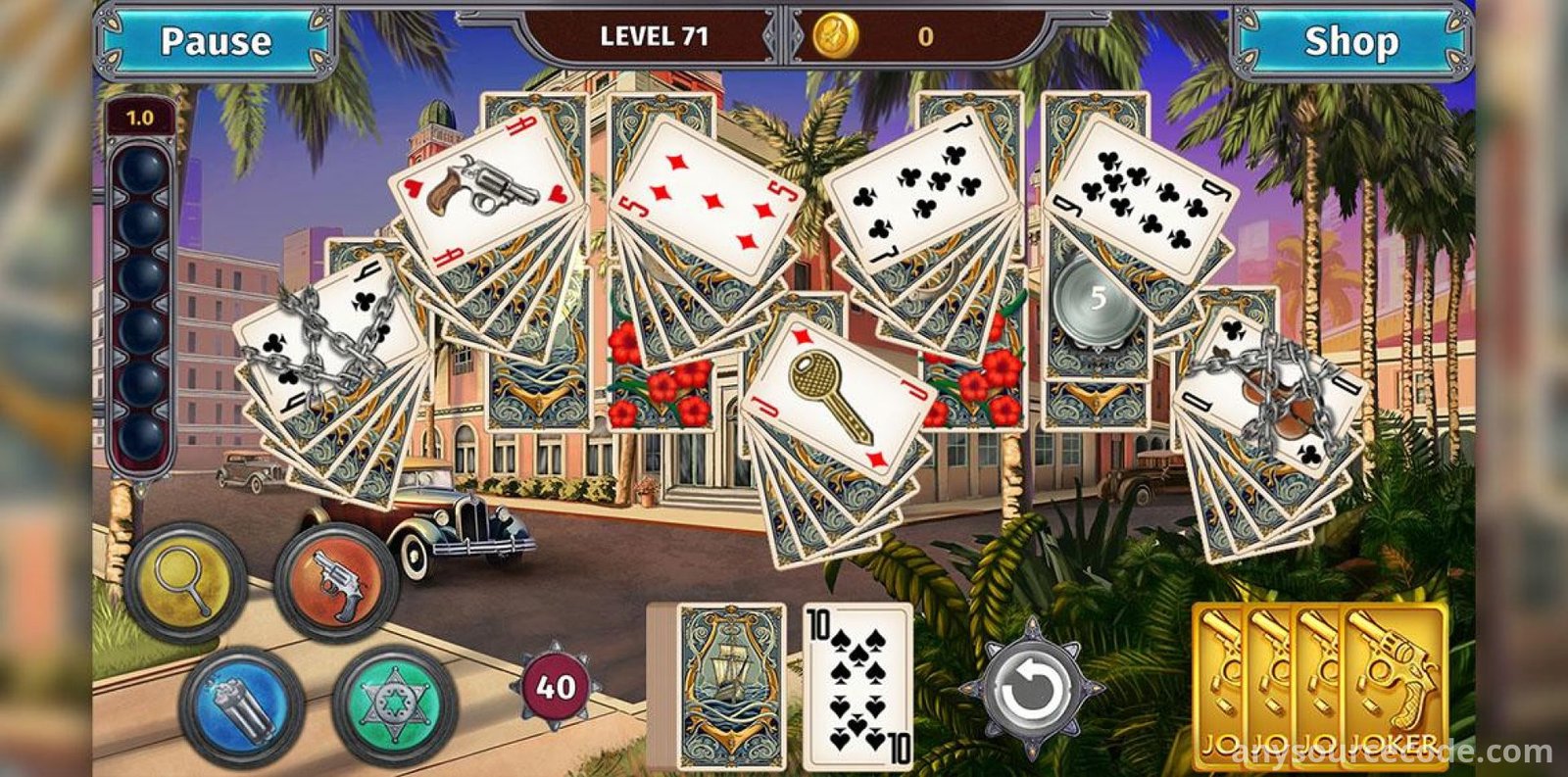Use the revolver power-up
Image resolution: width=1568 pixels, height=777 pixels.
coord(336,584)
